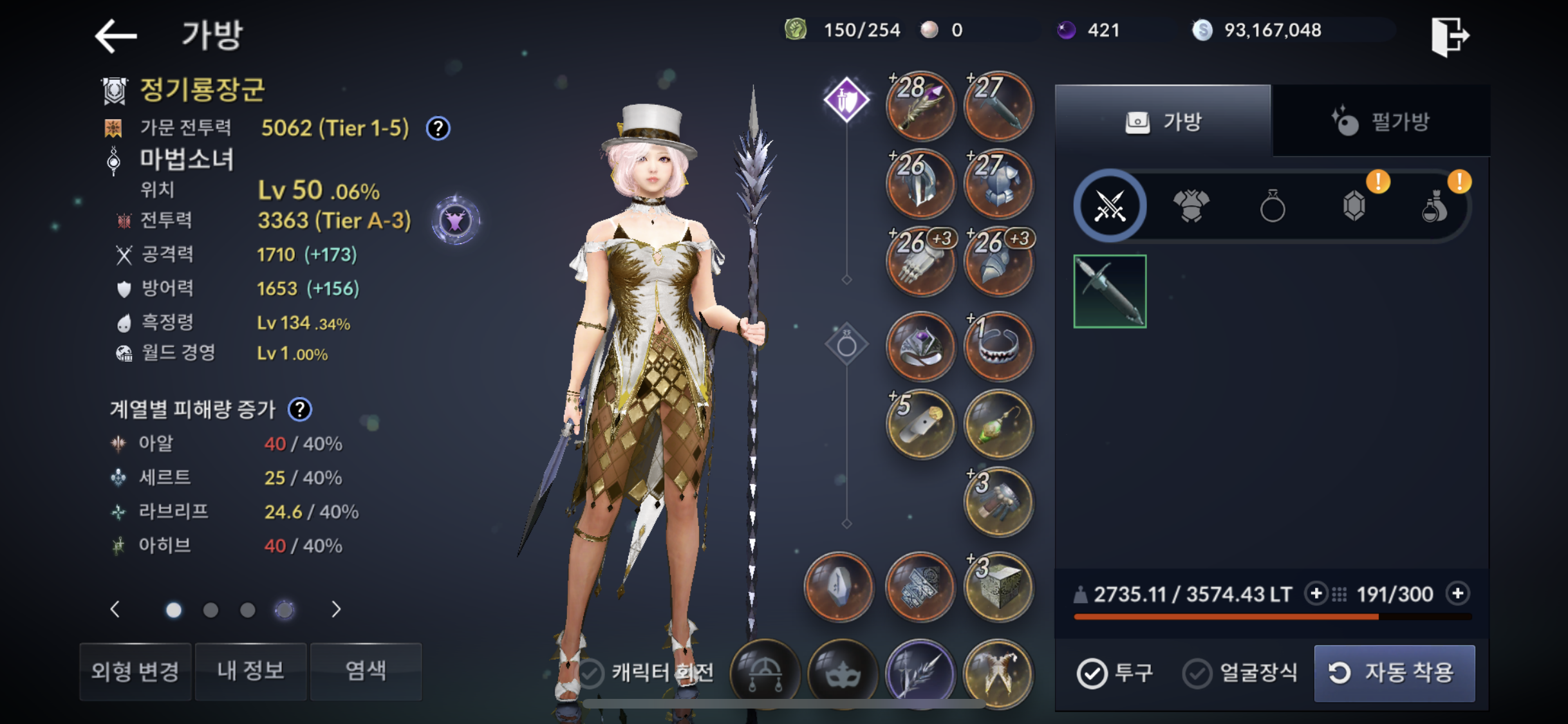Open the 염색 dye menu
The width and height of the screenshot is (1568, 724).
click(x=366, y=671)
